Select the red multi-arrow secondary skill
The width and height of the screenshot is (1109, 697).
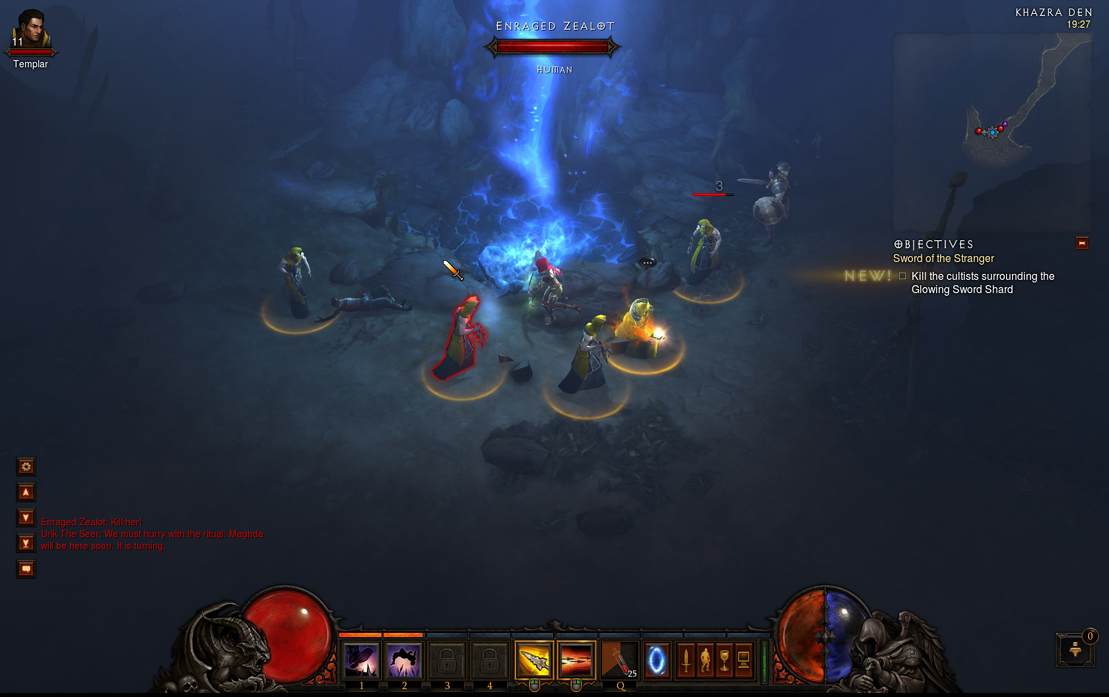tap(576, 660)
